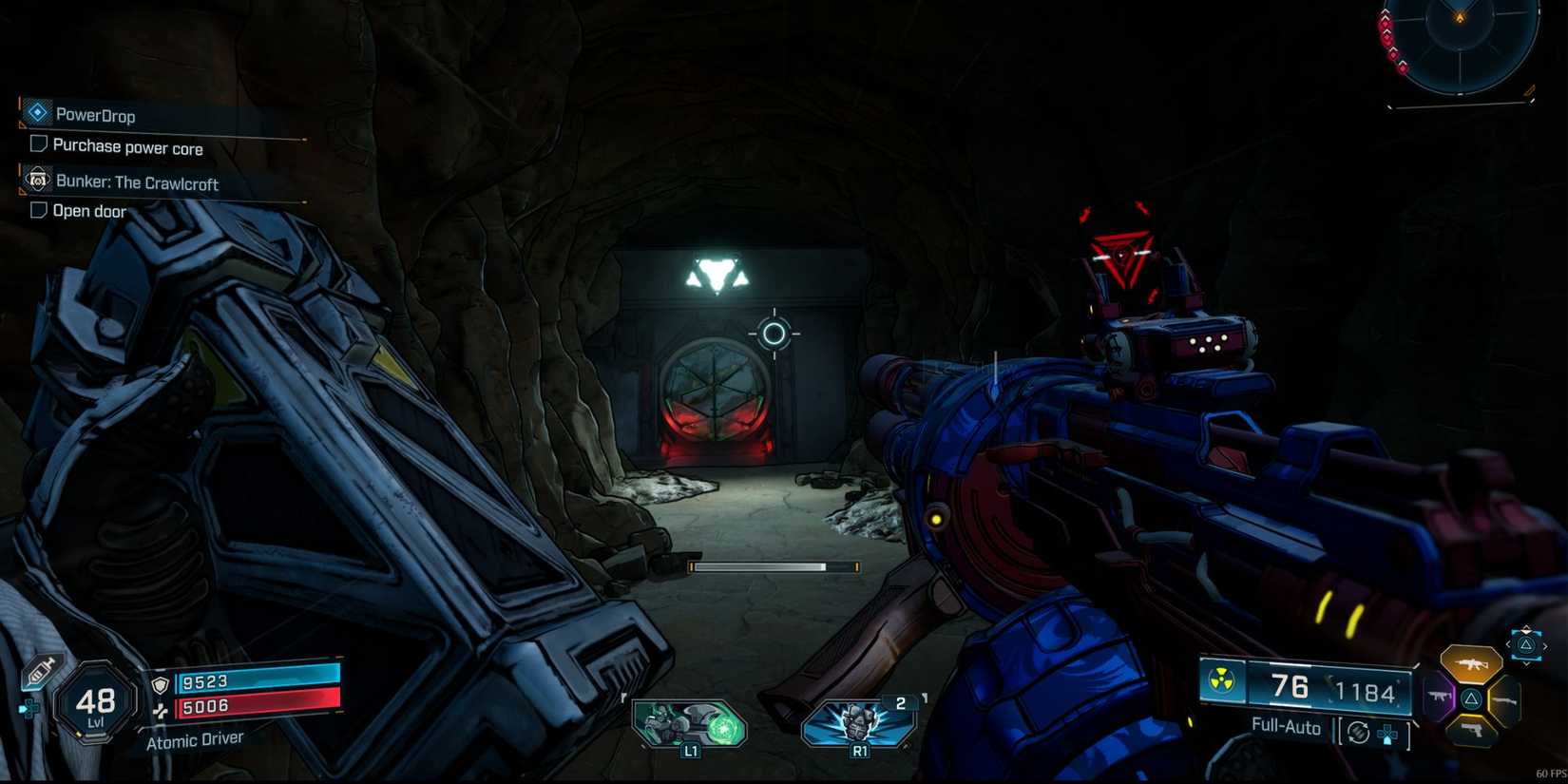This screenshot has height=784, width=1568.
Task: Select the assault rifle in the weapon wheel
Action: click(1470, 663)
